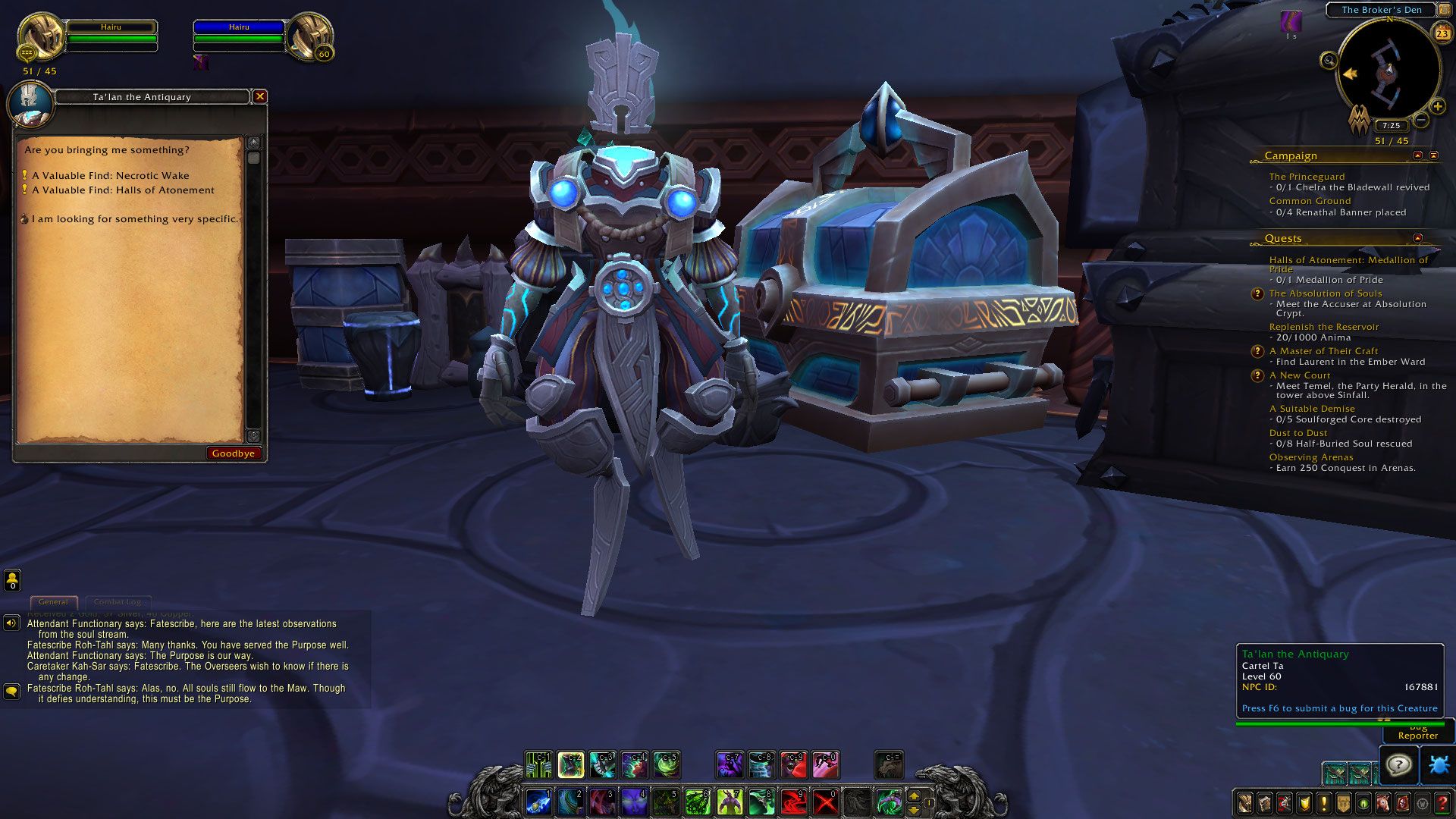Pick the 'looking for something very specific' option

[134, 219]
